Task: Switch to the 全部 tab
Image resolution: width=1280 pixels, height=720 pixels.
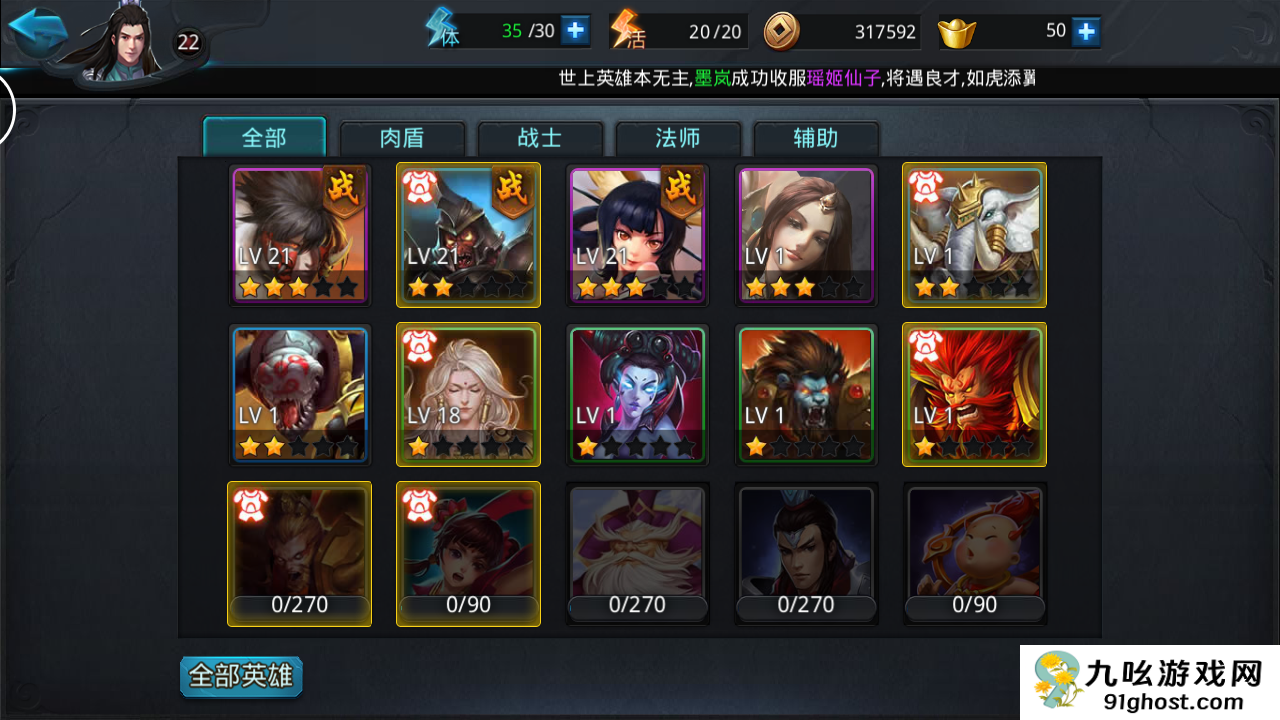Action: (x=265, y=138)
